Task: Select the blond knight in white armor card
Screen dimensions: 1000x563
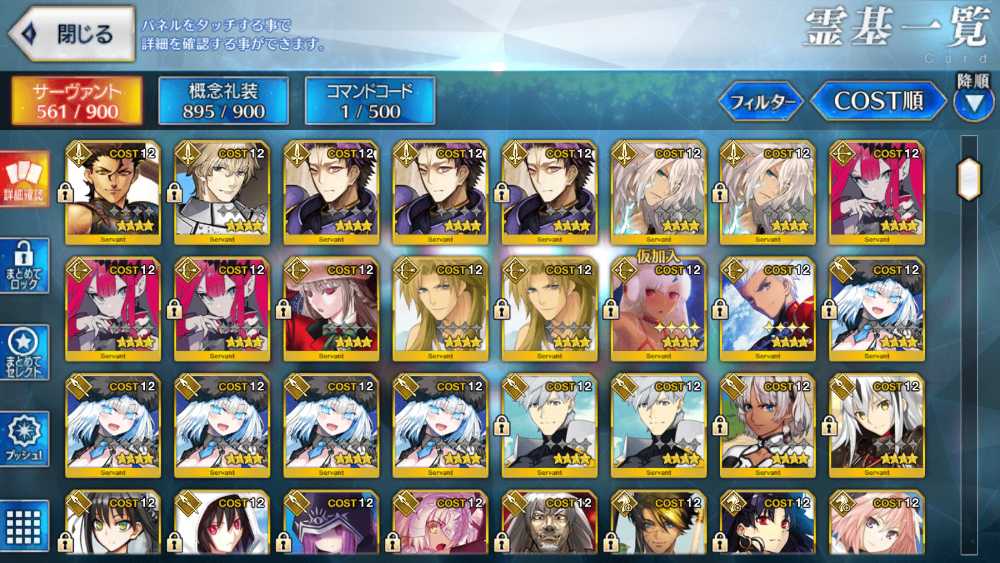Action: [x=222, y=192]
